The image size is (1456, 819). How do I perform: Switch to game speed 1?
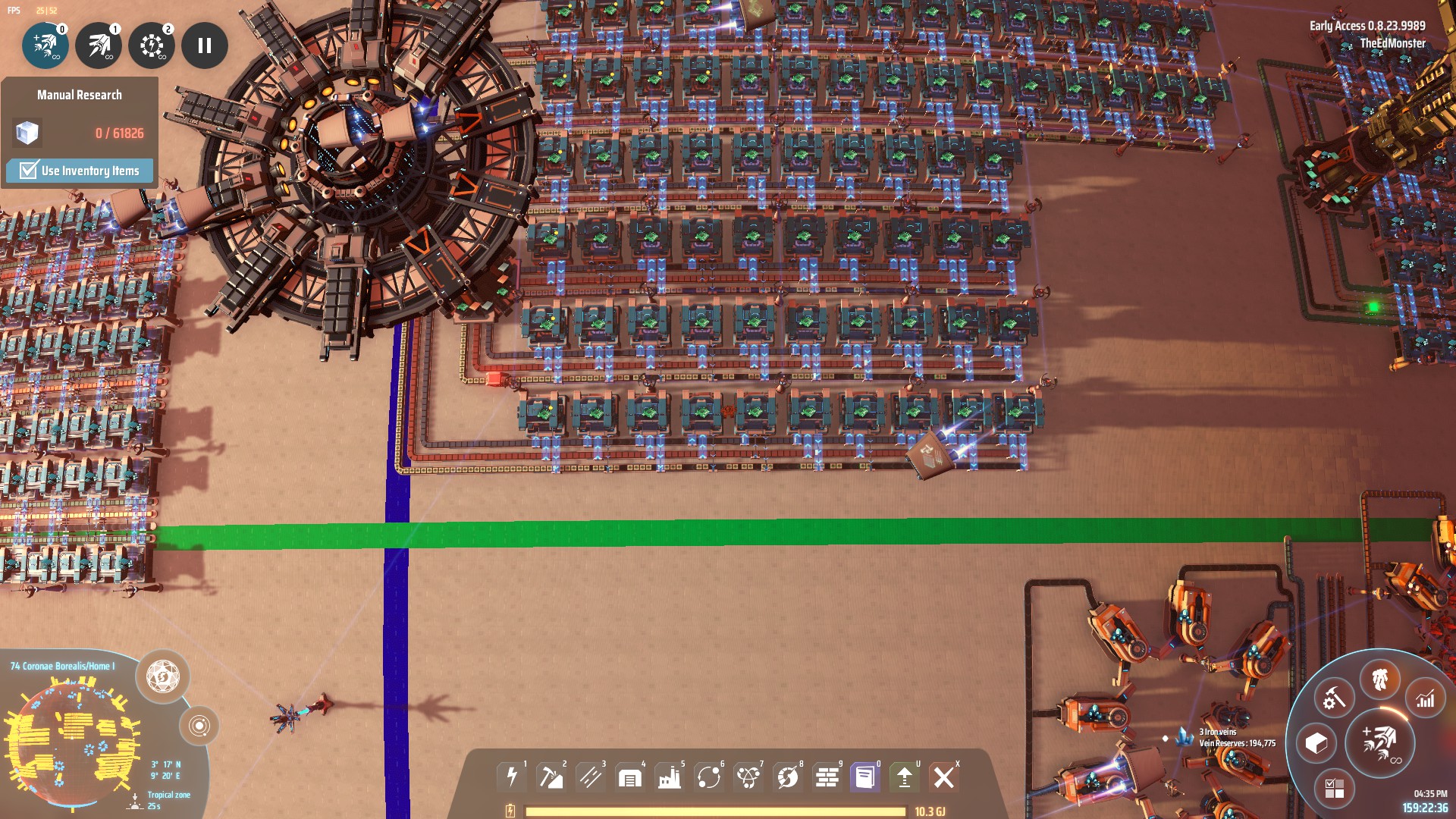[99, 45]
